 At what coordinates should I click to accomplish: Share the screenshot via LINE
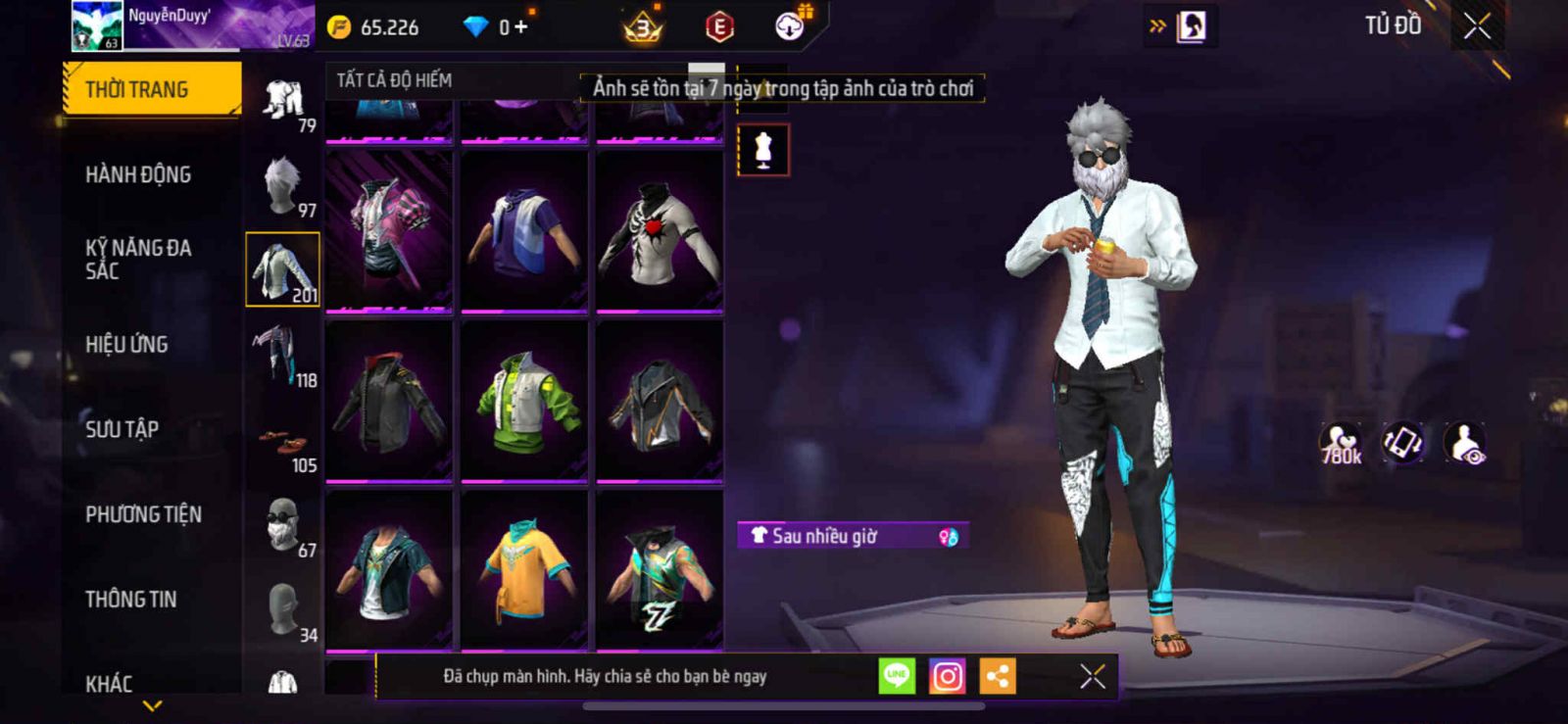(x=897, y=676)
